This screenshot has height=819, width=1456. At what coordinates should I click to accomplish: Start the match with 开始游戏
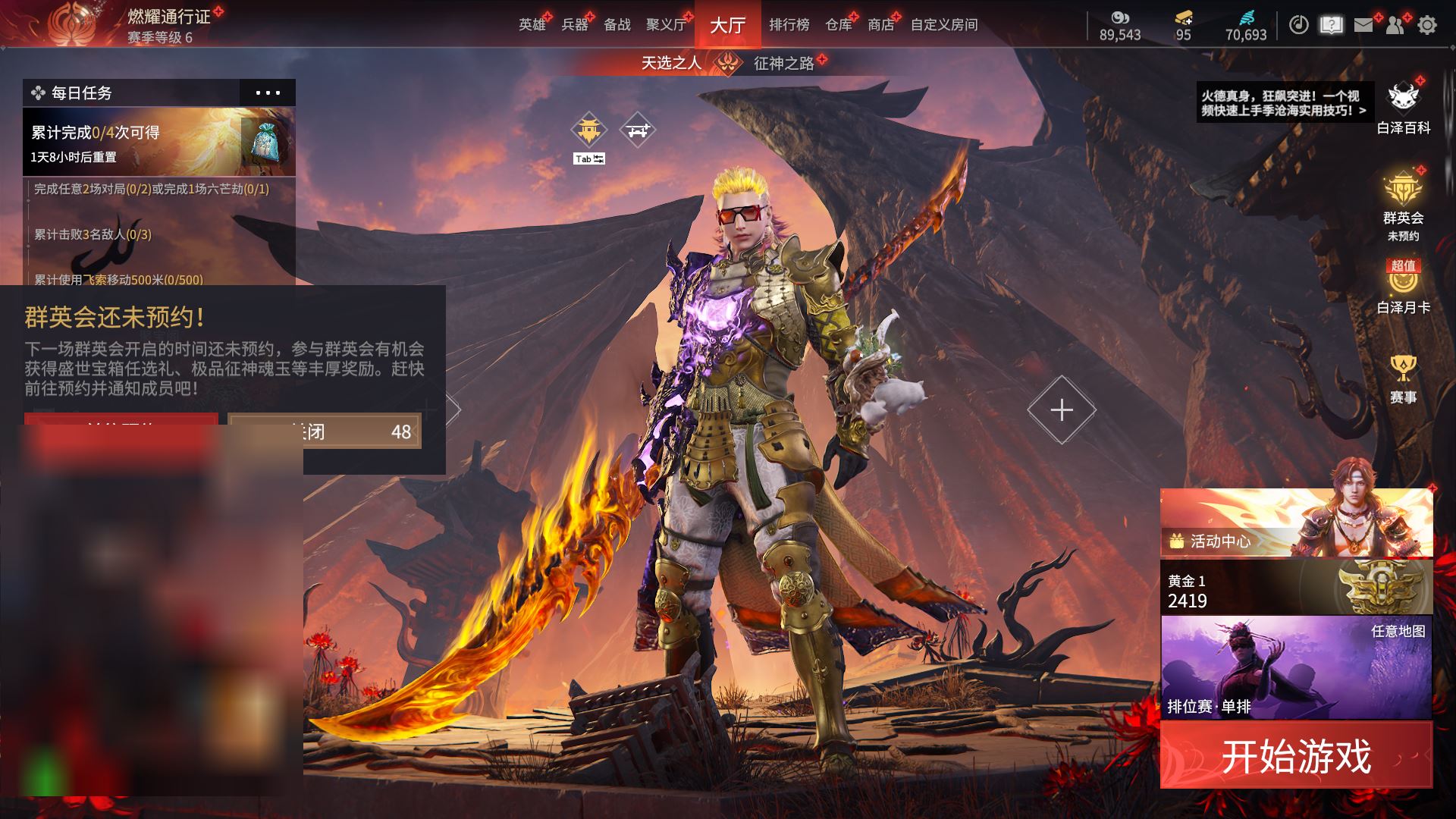[x=1296, y=755]
